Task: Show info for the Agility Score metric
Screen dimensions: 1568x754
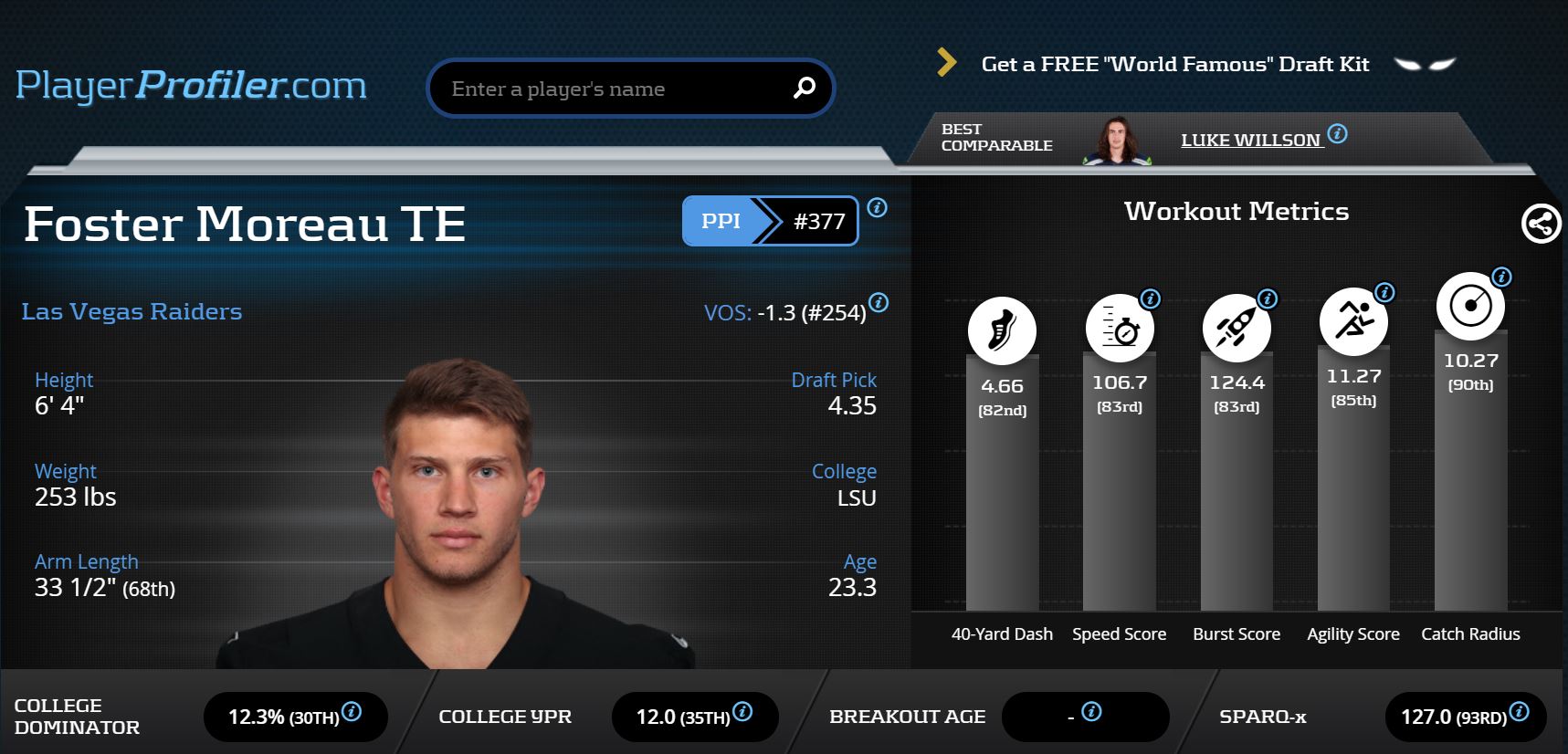Action: click(x=1384, y=292)
